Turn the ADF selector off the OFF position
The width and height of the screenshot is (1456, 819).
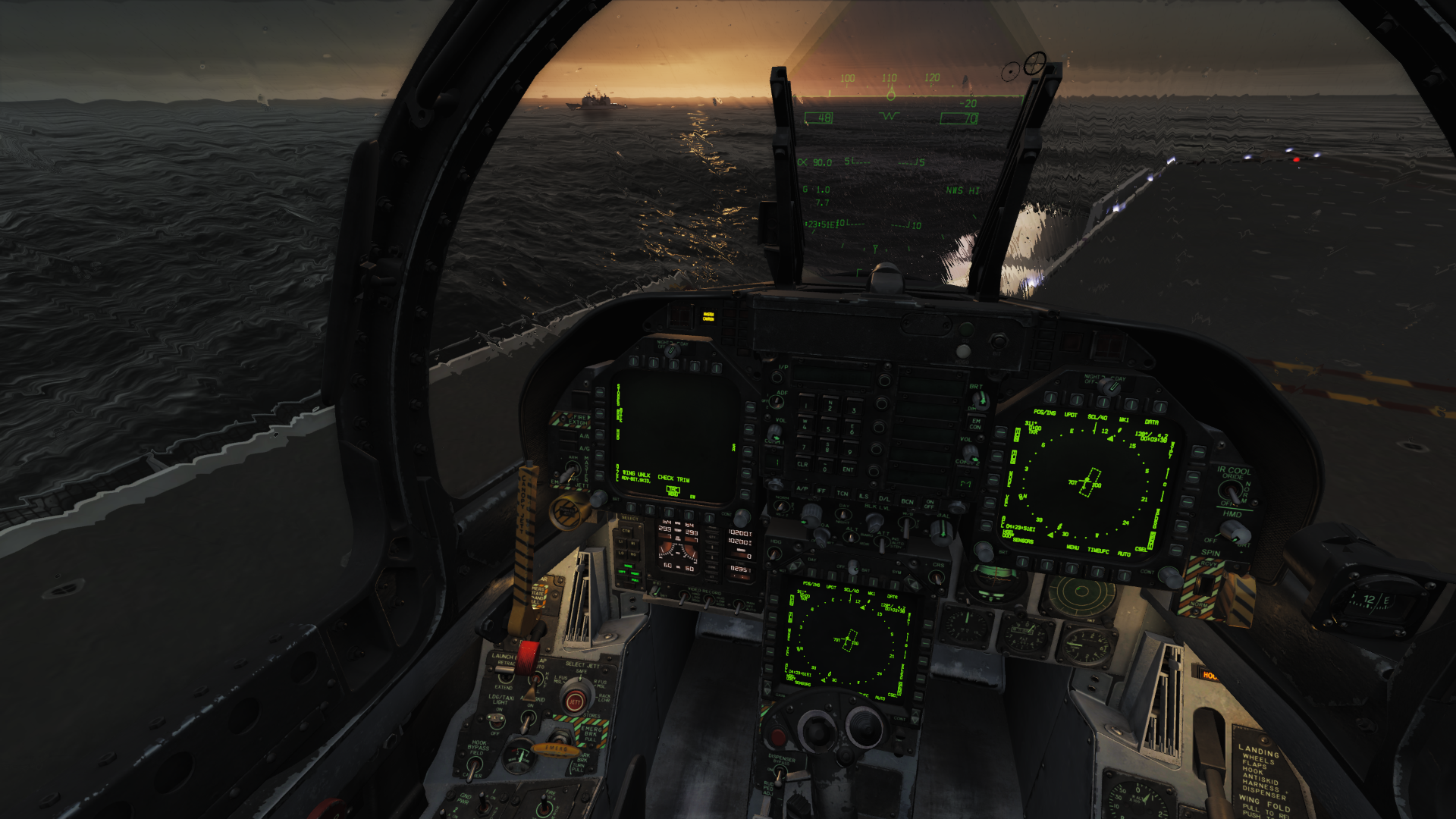776,402
